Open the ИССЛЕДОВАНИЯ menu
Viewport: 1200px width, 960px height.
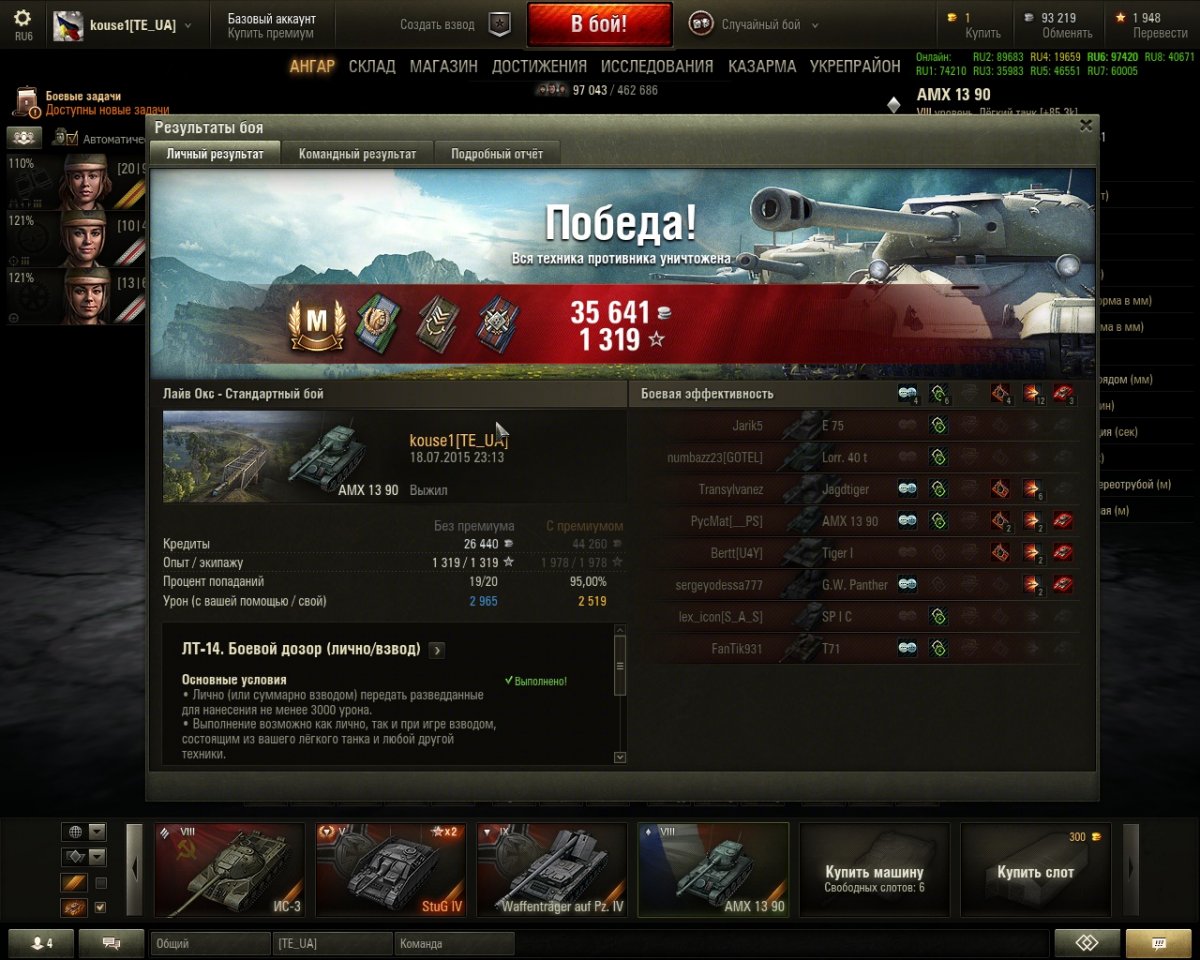click(x=657, y=67)
